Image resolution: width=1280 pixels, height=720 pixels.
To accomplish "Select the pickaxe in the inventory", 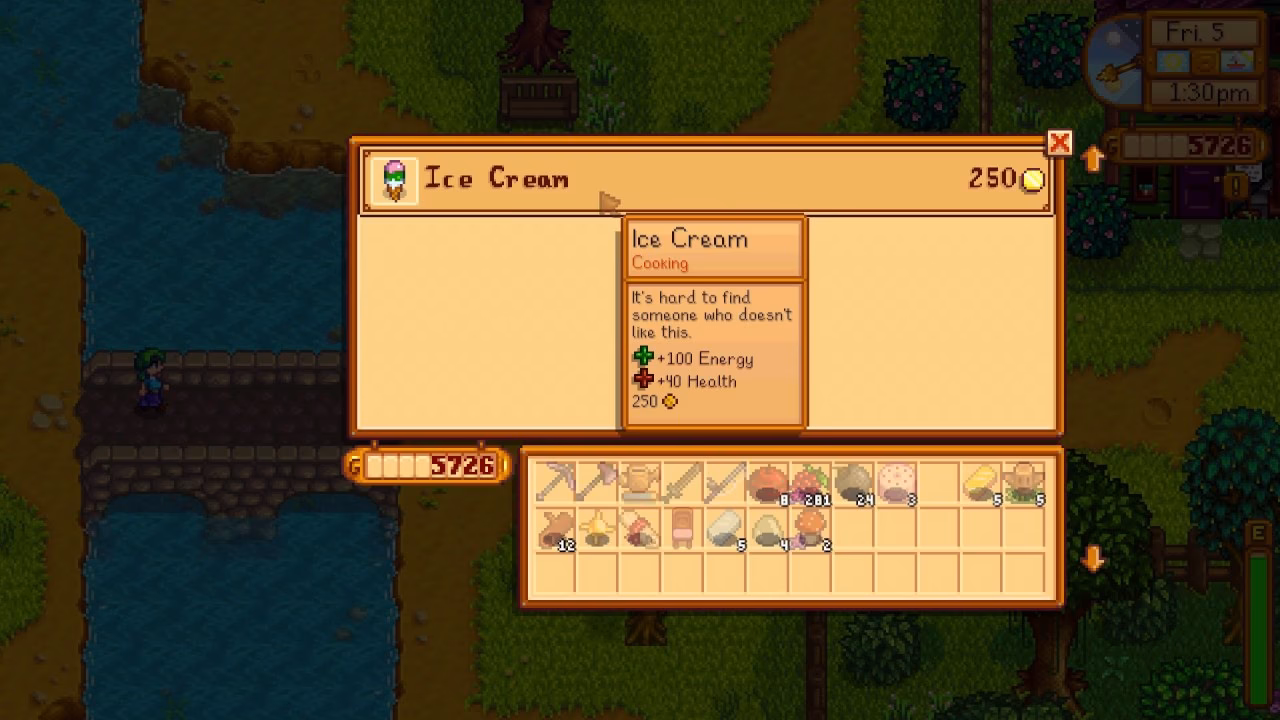I will (x=553, y=483).
